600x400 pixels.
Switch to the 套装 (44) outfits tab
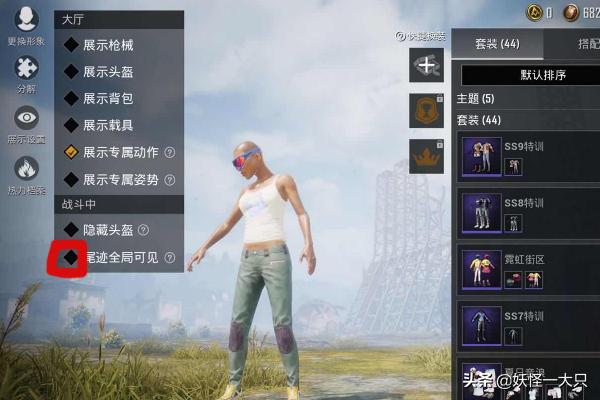pyautogui.click(x=497, y=45)
